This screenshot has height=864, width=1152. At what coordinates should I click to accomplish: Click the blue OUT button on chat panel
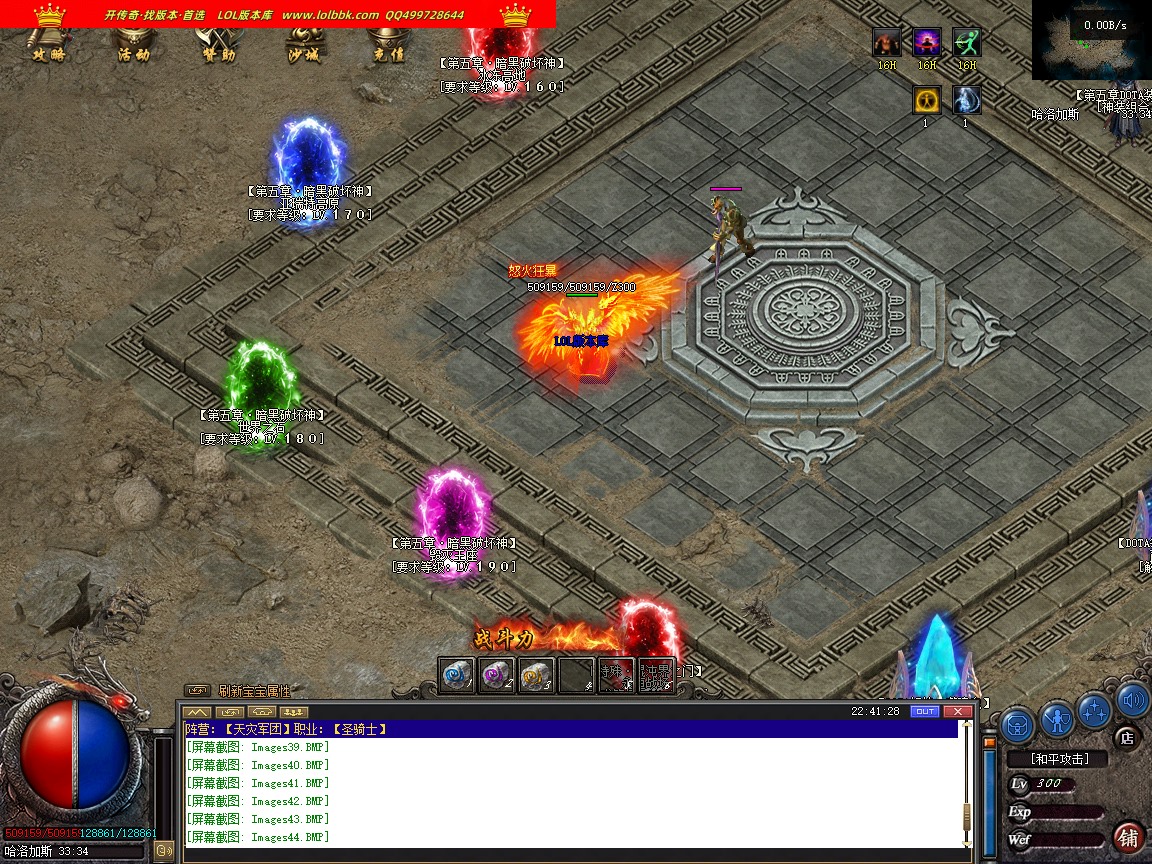coord(925,711)
